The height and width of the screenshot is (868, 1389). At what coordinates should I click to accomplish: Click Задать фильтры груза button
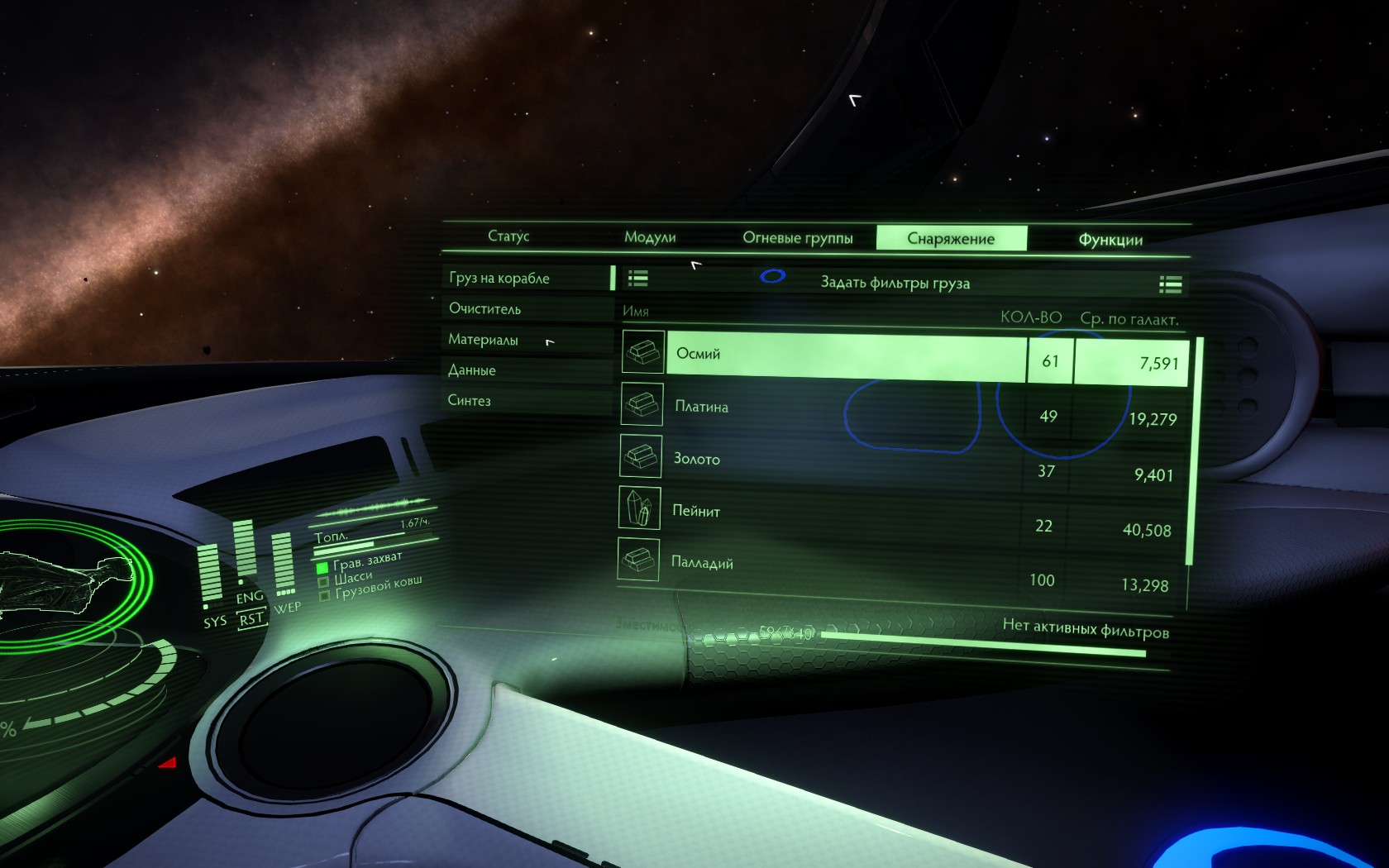coord(895,283)
